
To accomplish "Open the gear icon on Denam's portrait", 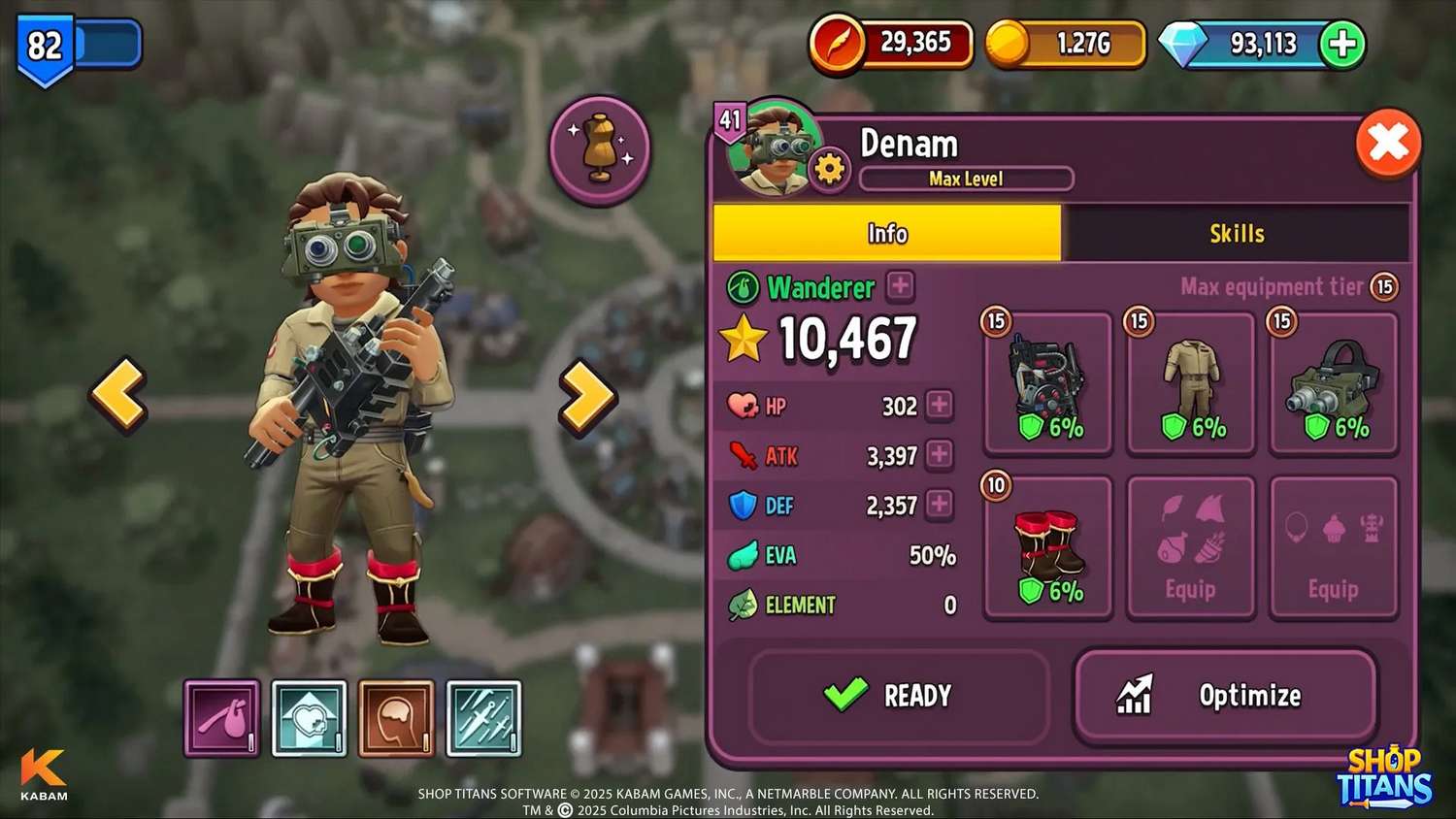I will coord(829,170).
